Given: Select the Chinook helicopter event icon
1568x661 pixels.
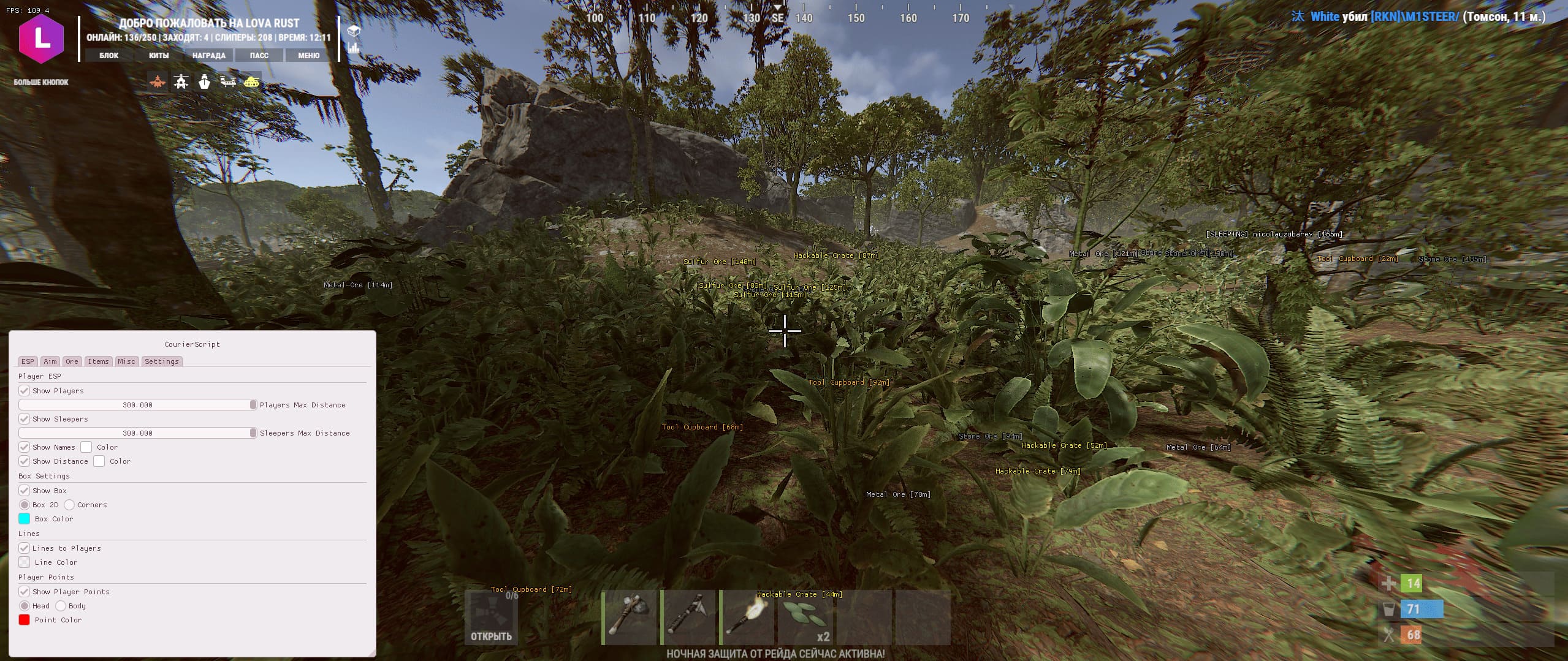Looking at the screenshot, I should (x=228, y=81).
